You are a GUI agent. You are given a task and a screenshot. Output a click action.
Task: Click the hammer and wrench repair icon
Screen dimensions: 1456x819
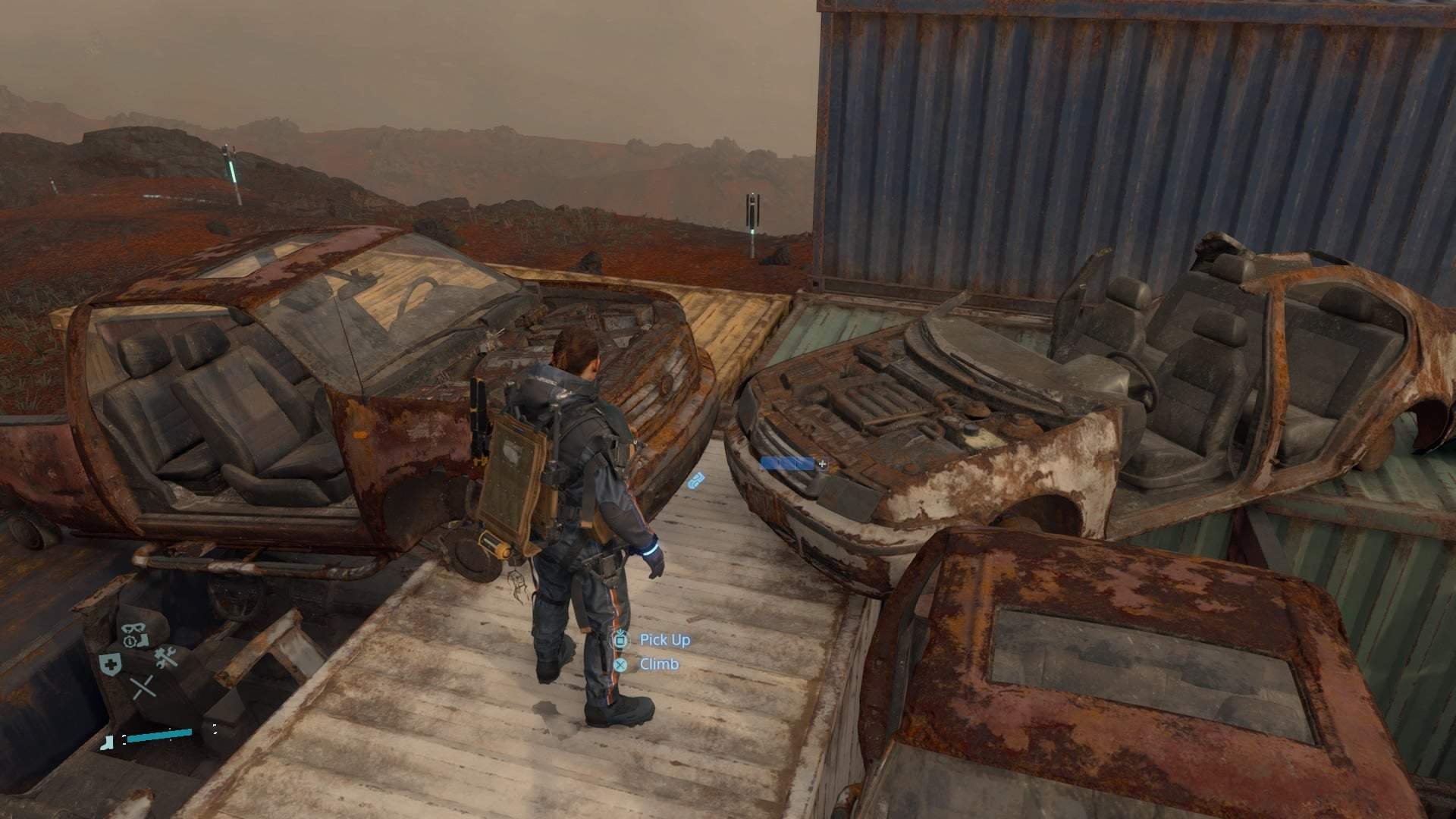[x=166, y=657]
